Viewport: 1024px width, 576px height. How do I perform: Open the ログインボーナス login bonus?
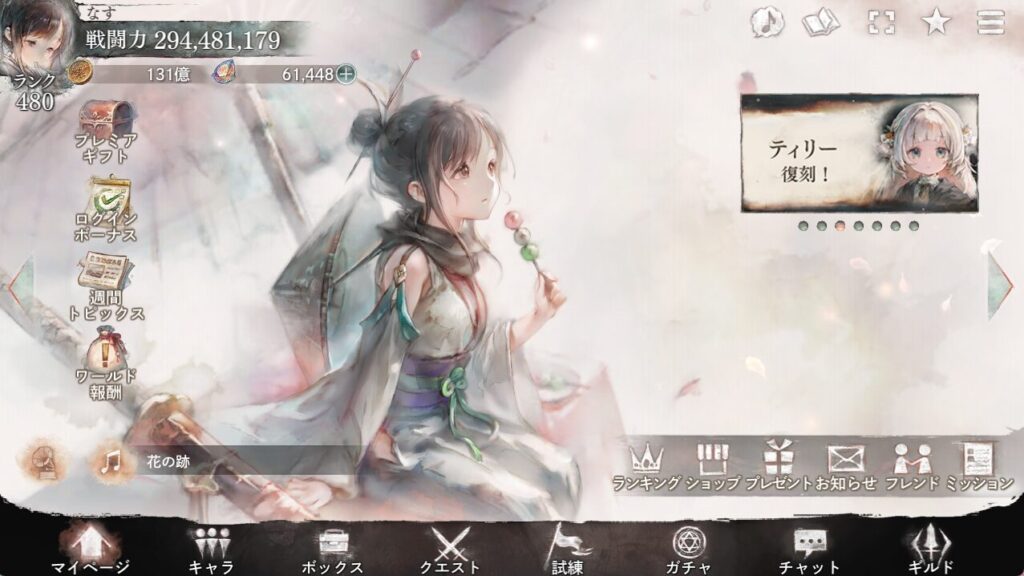point(107,211)
